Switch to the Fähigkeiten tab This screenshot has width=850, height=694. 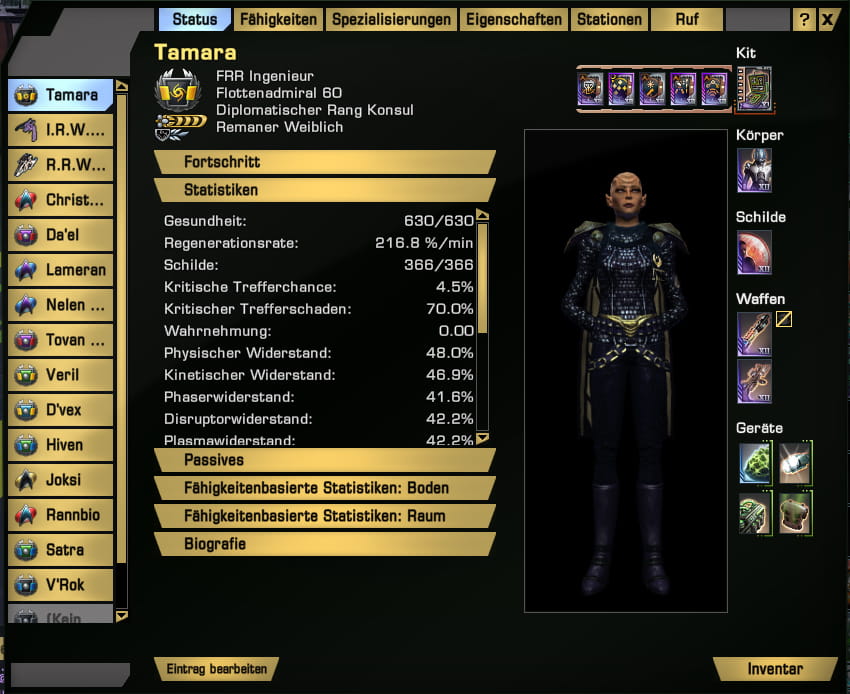(279, 19)
